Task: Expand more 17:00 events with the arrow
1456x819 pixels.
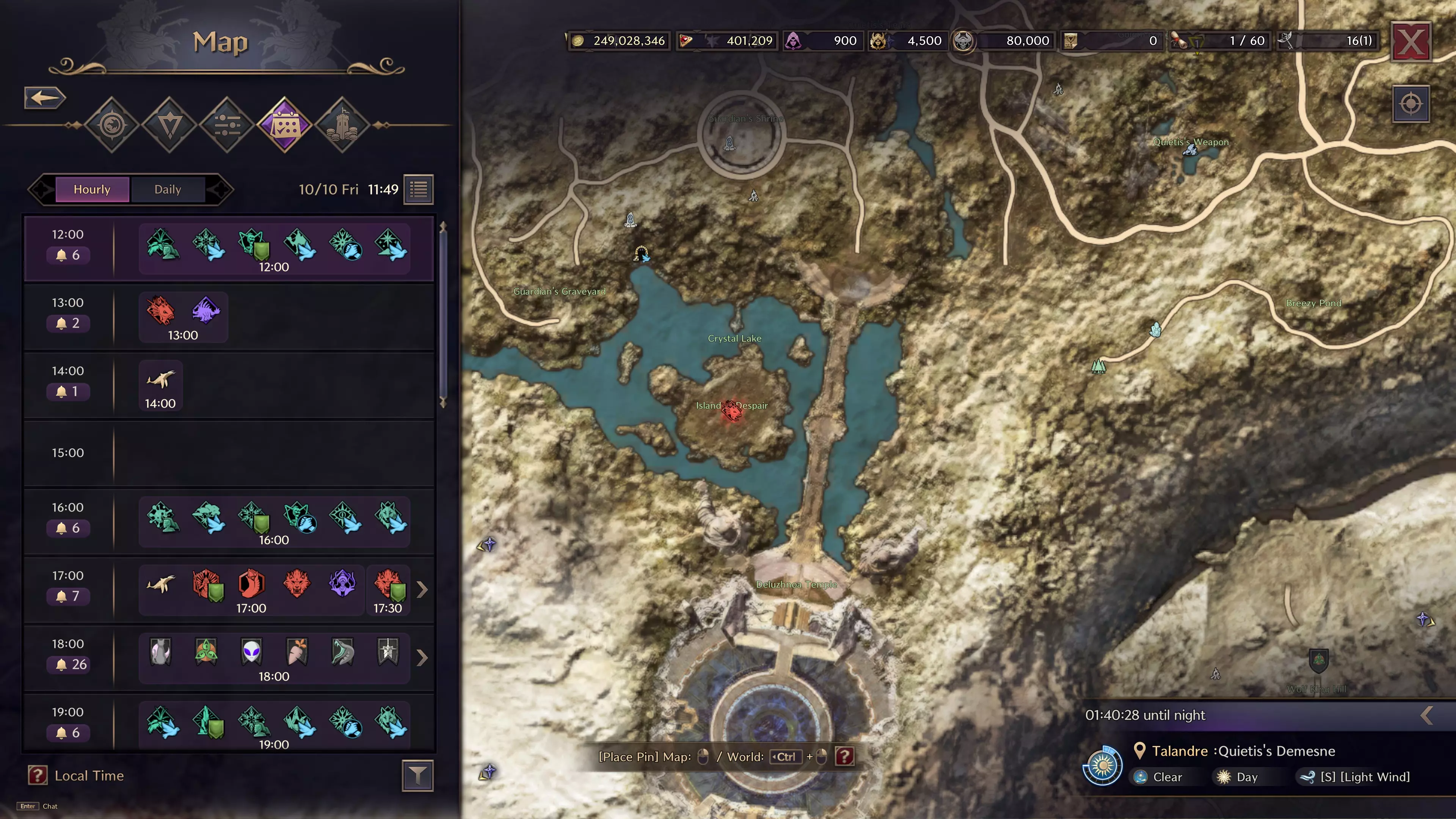Action: [x=422, y=590]
